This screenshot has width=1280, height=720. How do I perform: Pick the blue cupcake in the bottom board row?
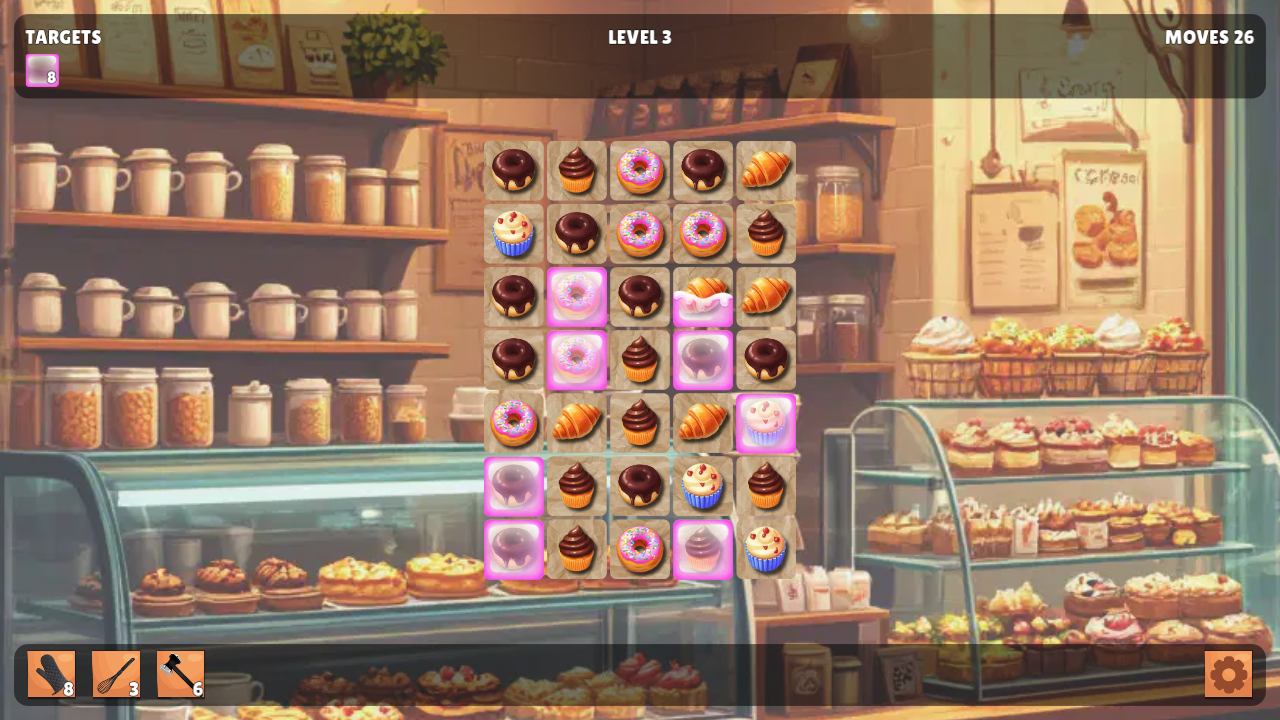(765, 548)
